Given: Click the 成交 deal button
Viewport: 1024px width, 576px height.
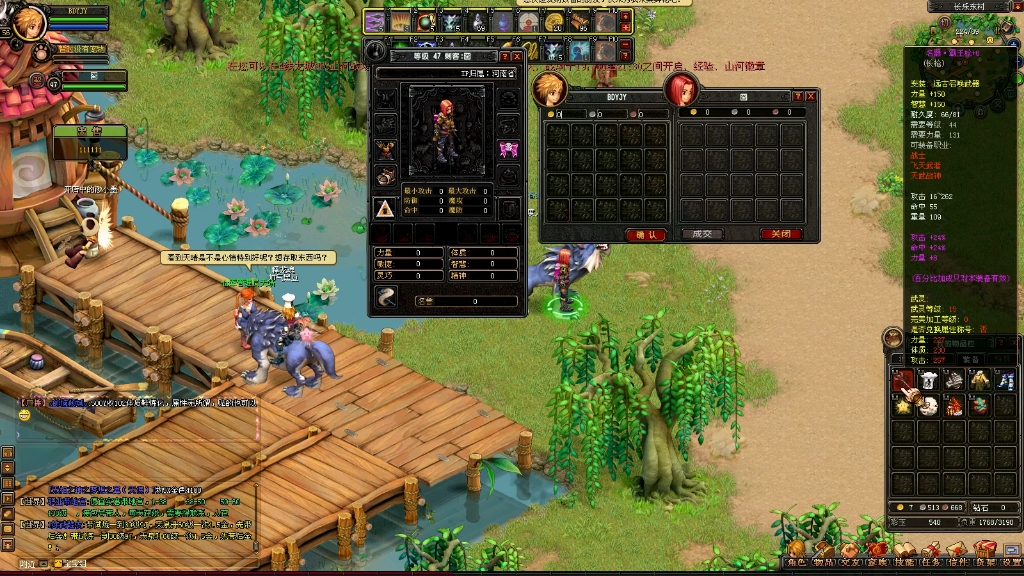Looking at the screenshot, I should 701,234.
